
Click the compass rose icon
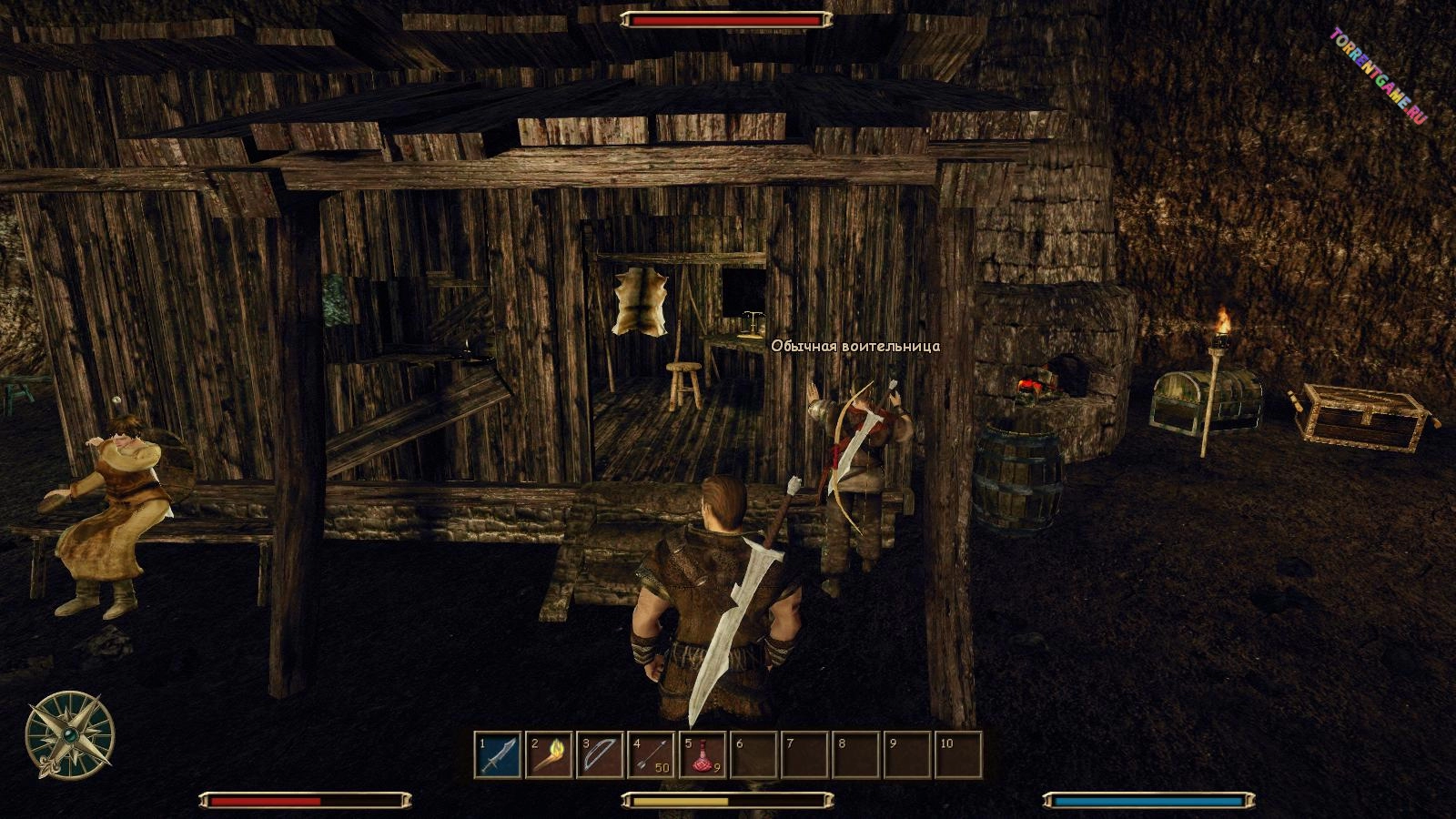[x=69, y=735]
